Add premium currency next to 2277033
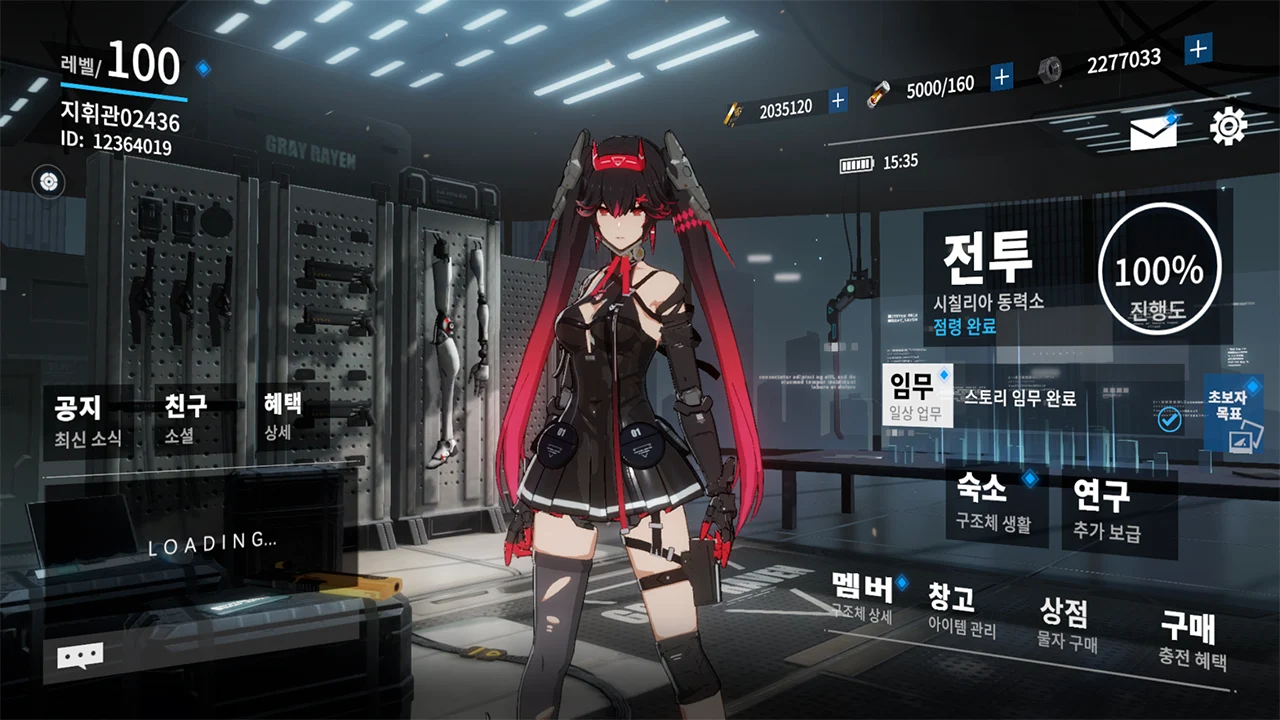 point(1198,47)
